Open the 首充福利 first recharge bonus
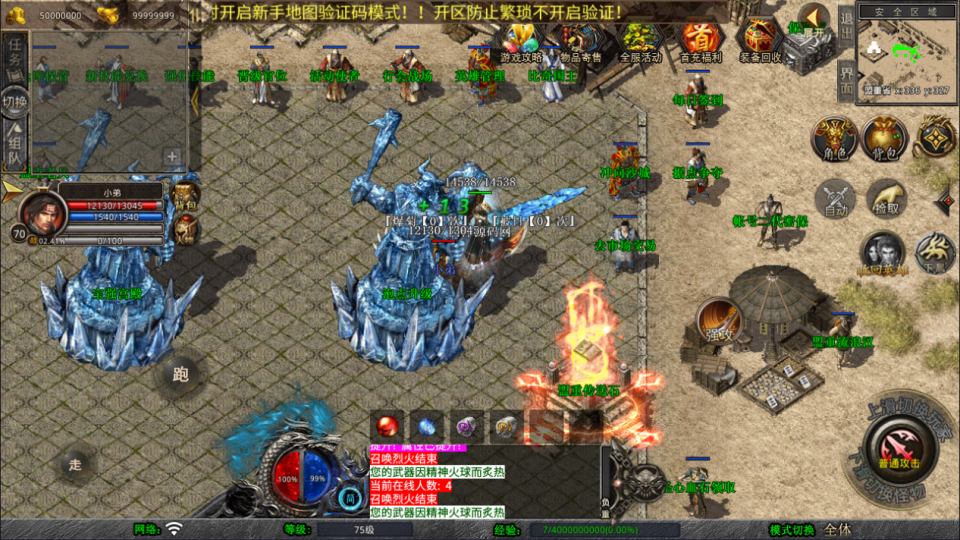The width and height of the screenshot is (960, 540). (x=702, y=42)
